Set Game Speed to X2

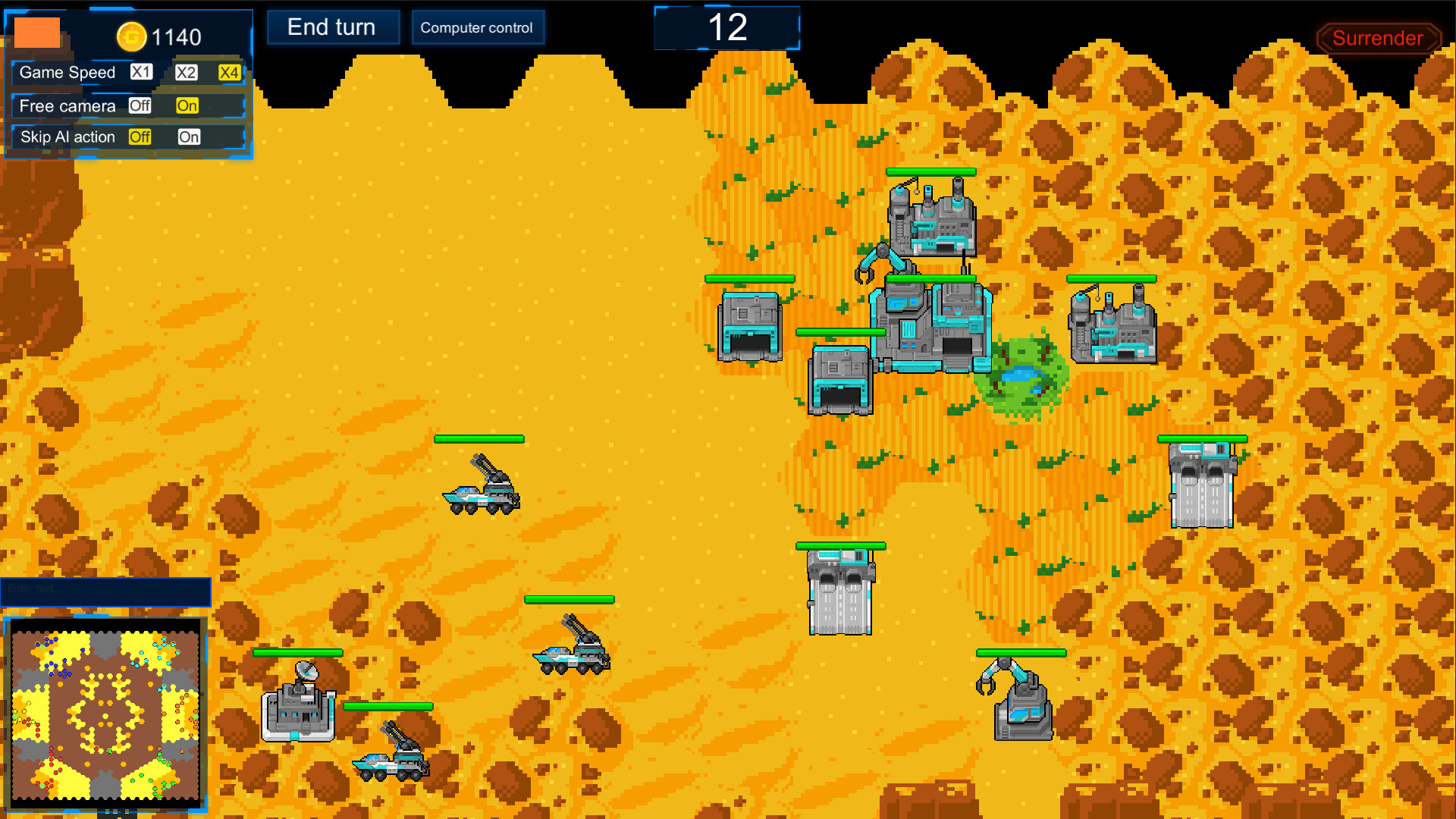[187, 73]
